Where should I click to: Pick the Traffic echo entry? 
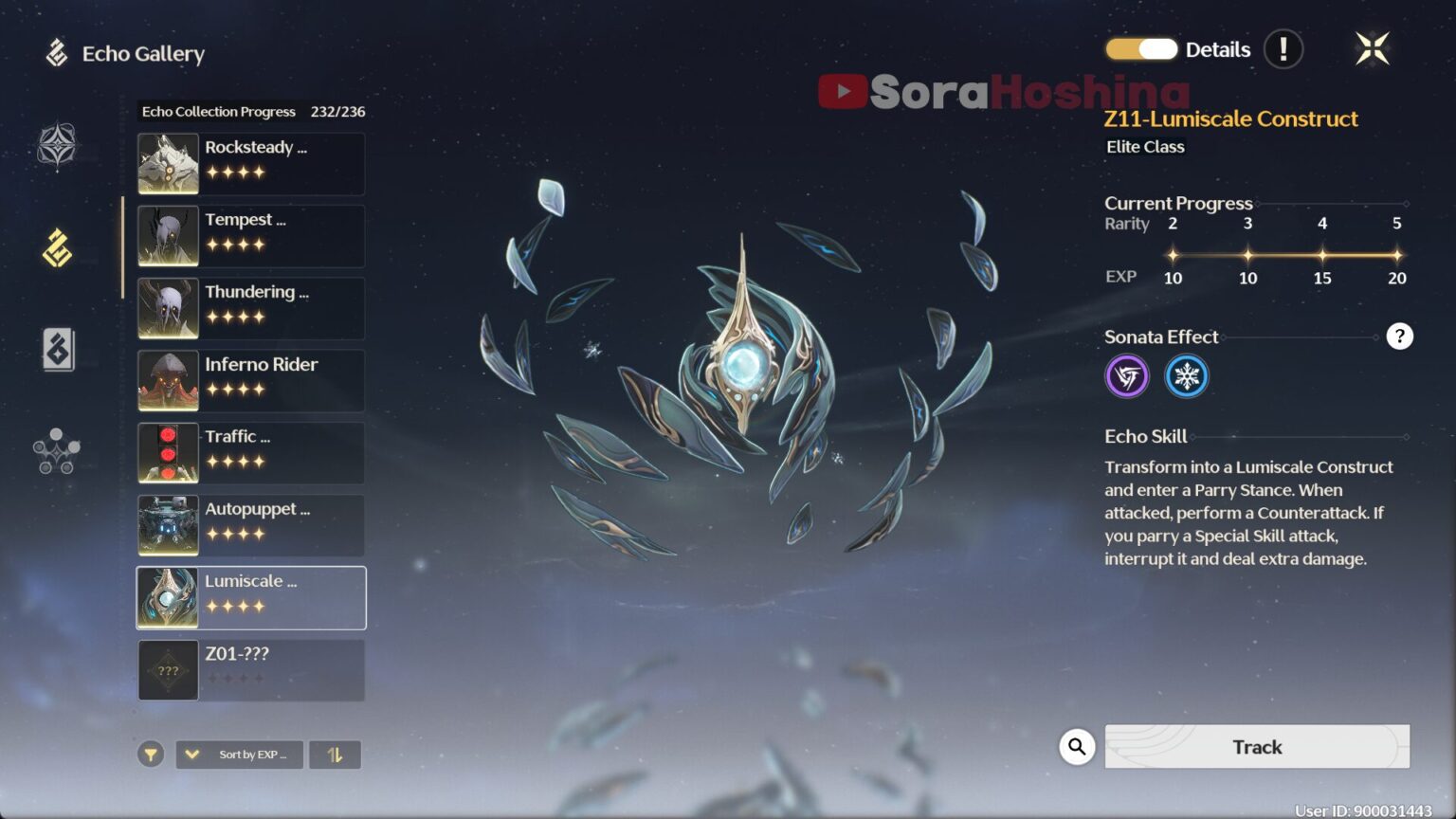coord(251,453)
